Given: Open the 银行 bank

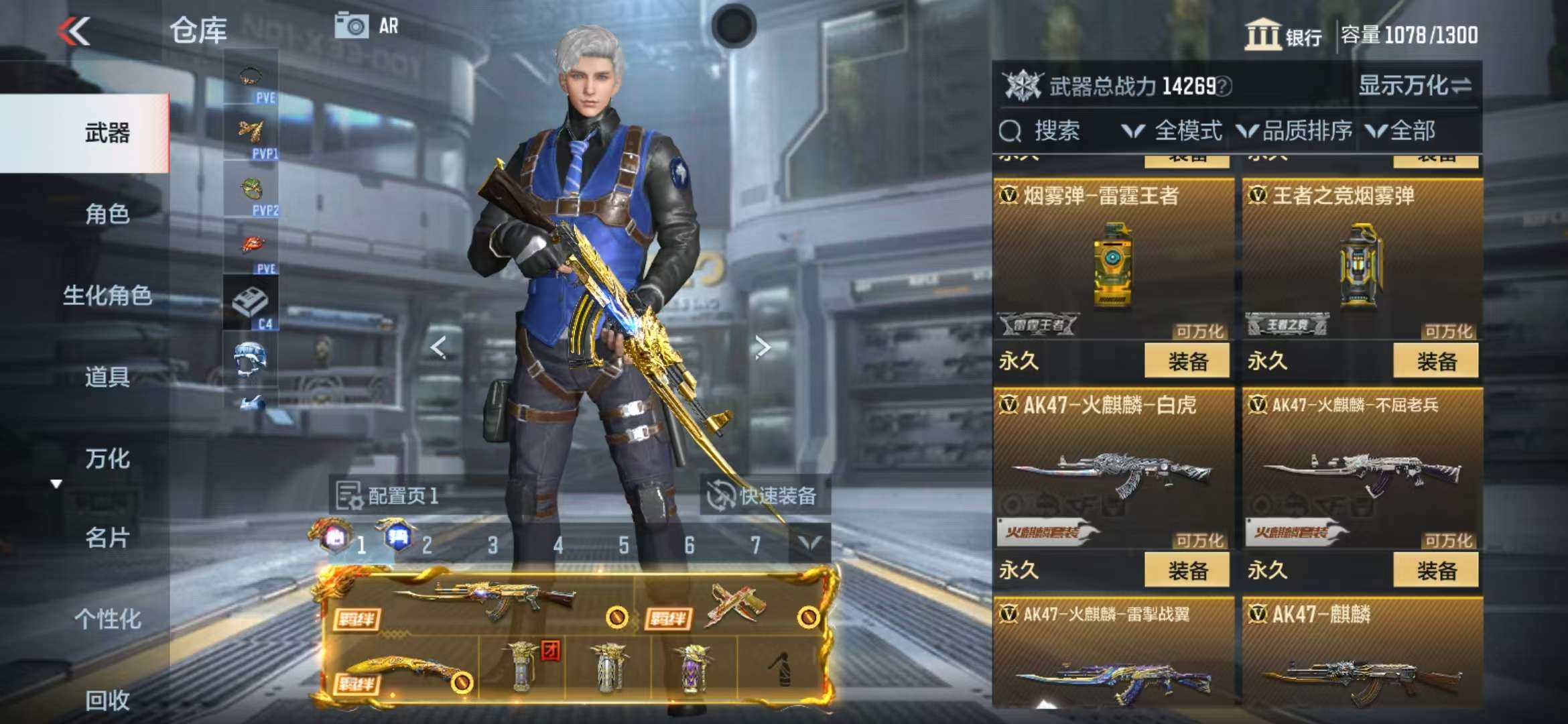Looking at the screenshot, I should [x=1283, y=35].
